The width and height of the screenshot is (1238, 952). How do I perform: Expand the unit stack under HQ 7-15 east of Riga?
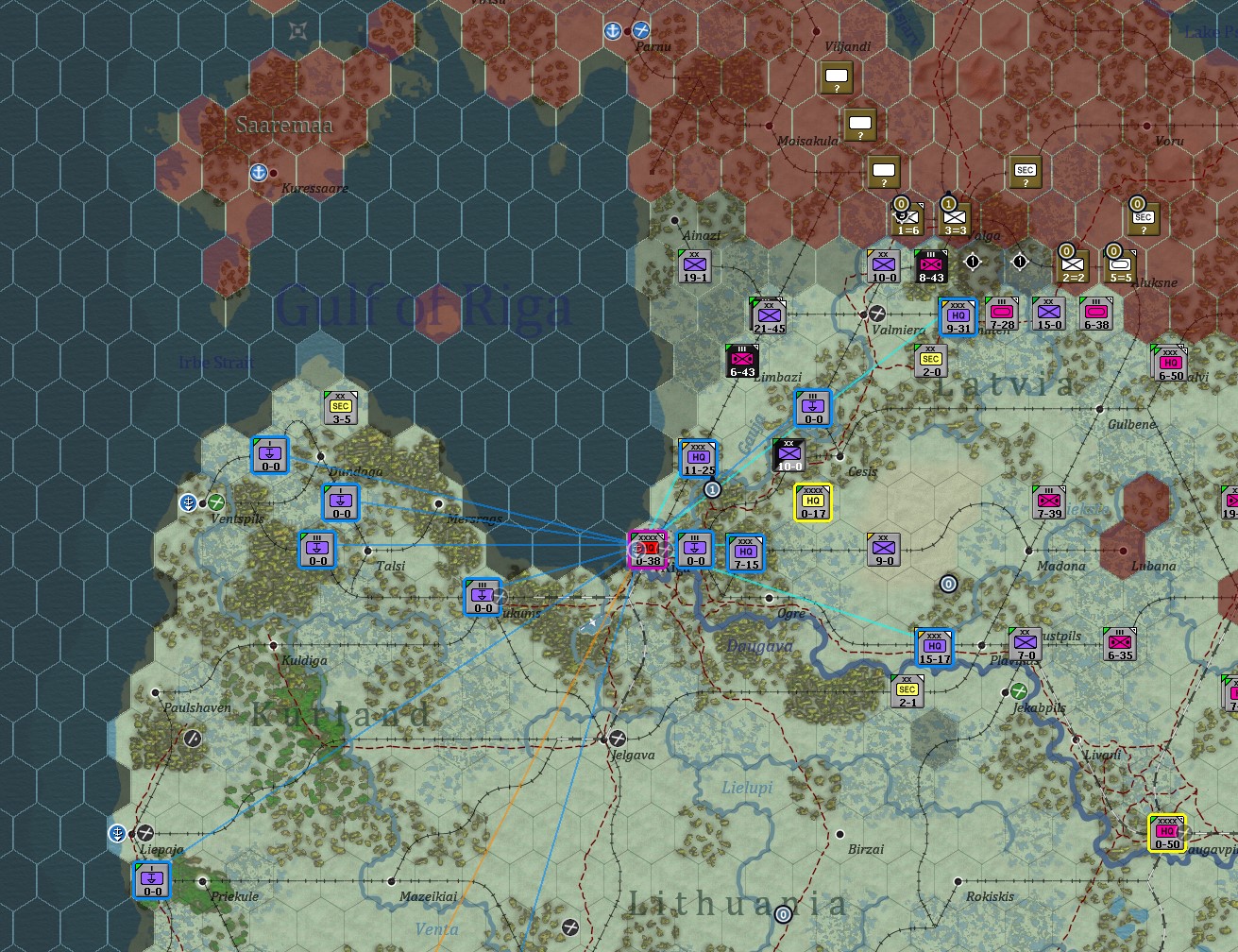[745, 553]
